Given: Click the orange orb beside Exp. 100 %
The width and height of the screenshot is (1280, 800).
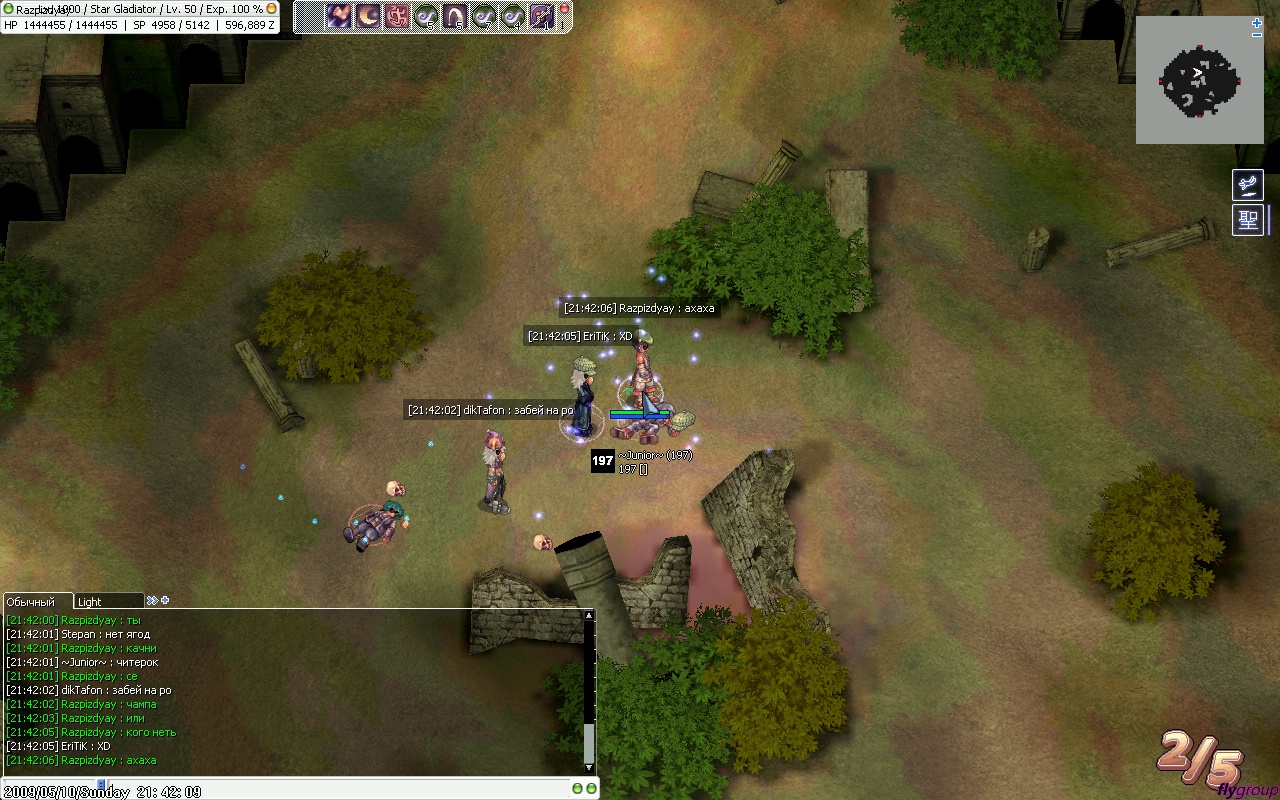Looking at the screenshot, I should (271, 9).
